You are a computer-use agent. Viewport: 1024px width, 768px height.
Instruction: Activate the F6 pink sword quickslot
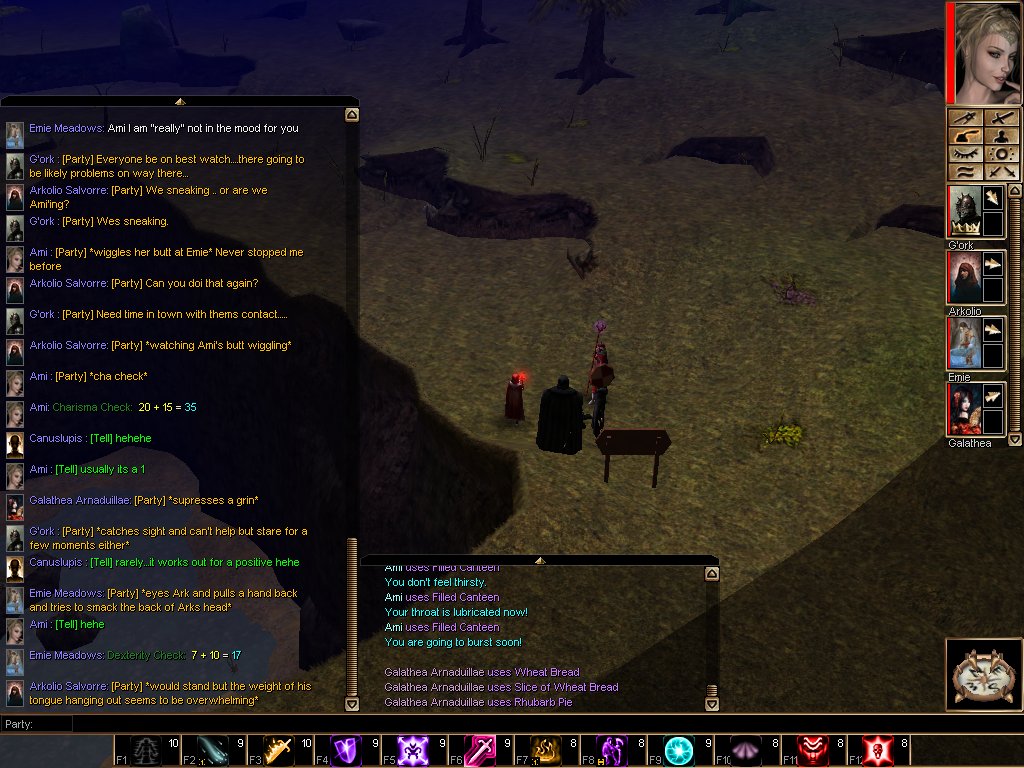pyautogui.click(x=479, y=750)
